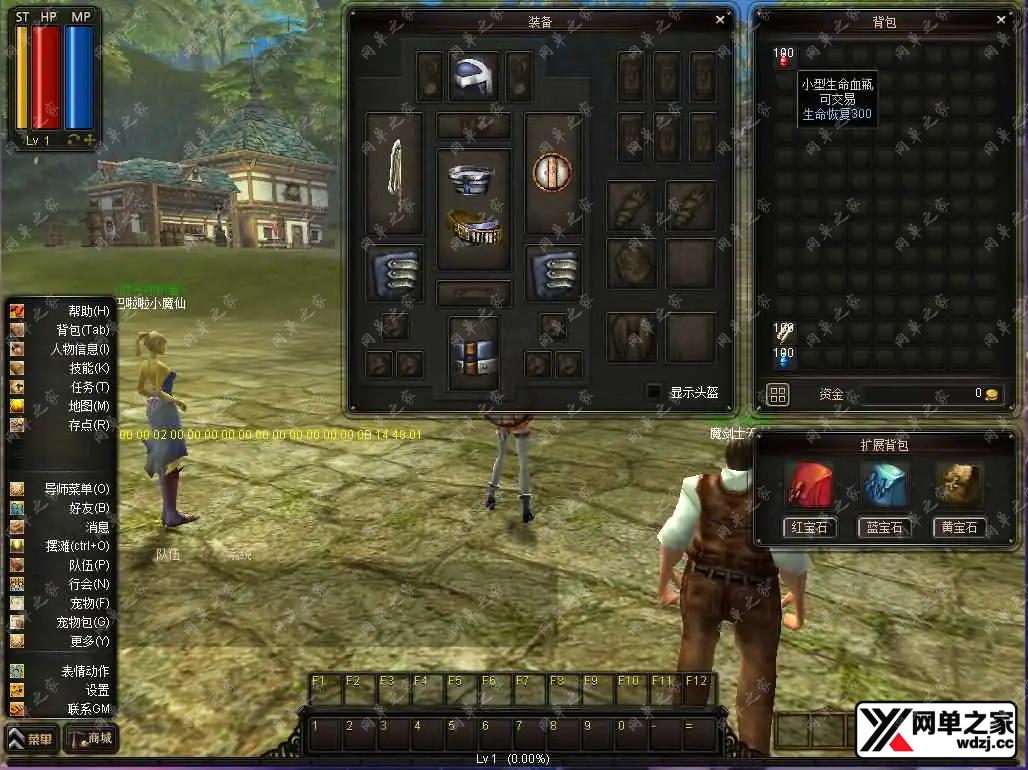Select 好友(B) friends list entry
Screen dimensions: 1028x770
[x=88, y=508]
